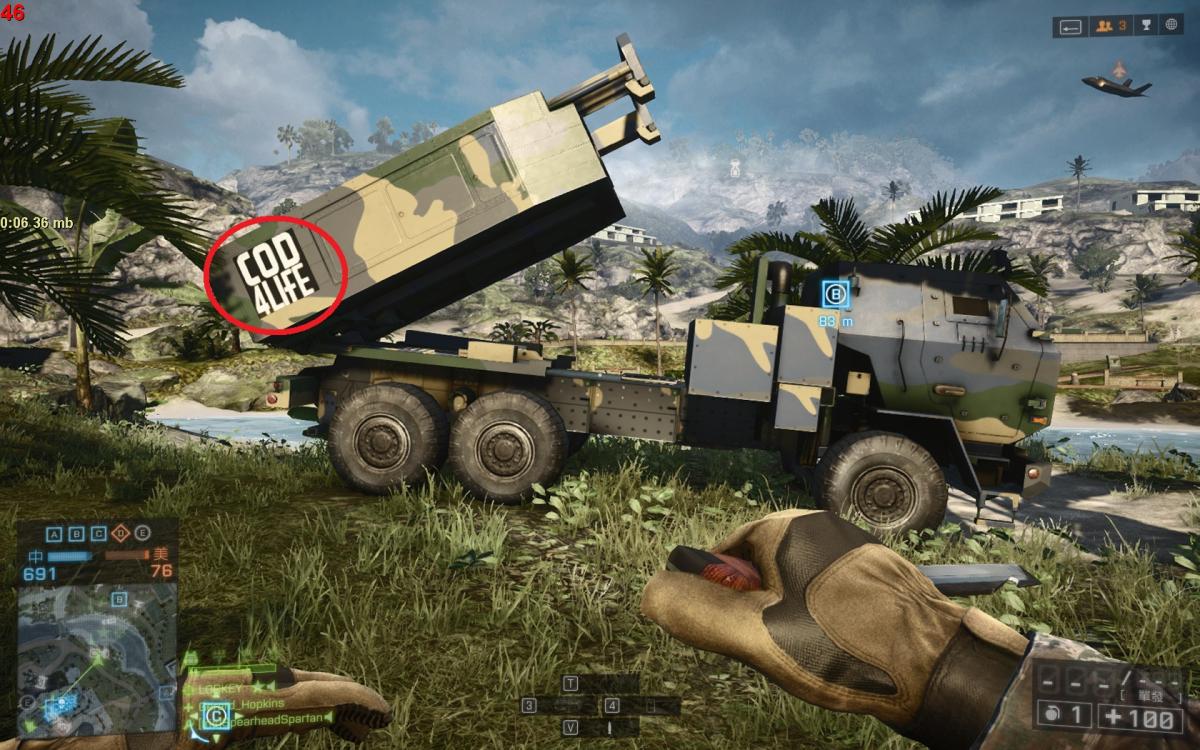Click the objective B marker on the truck
This screenshot has height=750, width=1200.
tap(836, 294)
